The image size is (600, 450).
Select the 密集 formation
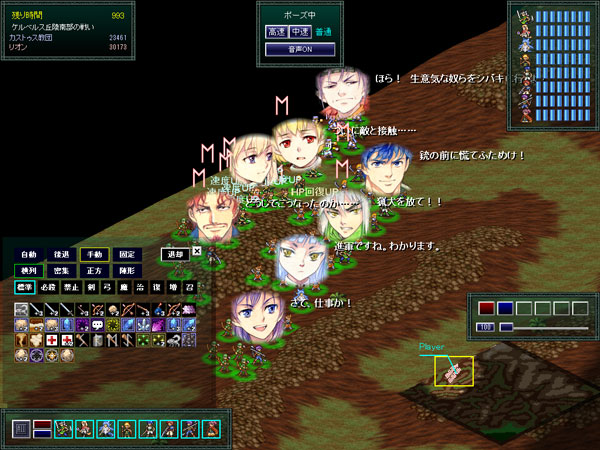(61, 271)
